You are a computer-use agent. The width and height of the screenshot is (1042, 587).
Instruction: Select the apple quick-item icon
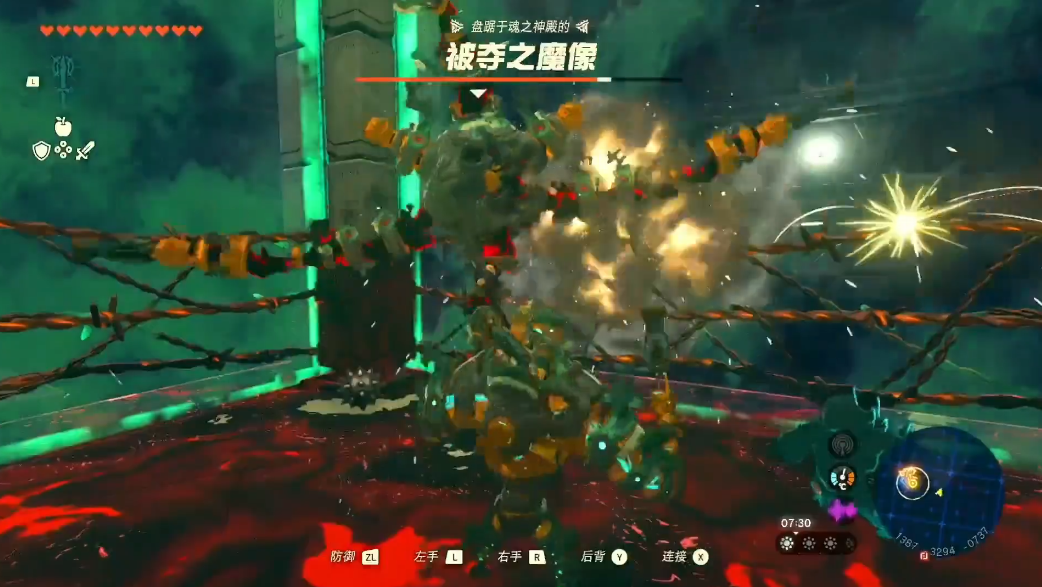tap(62, 126)
